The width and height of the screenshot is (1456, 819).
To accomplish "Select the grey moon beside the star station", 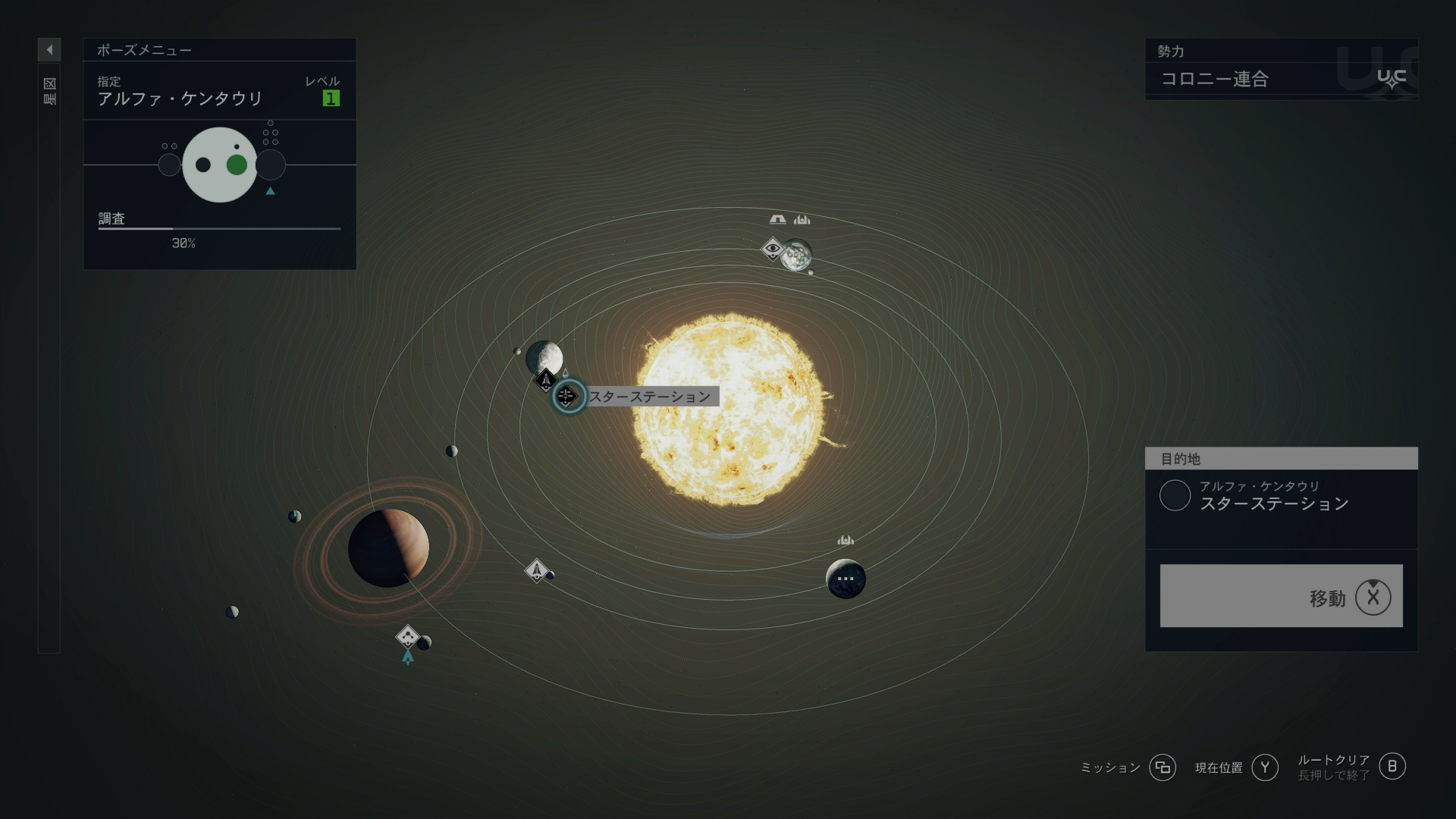I will pos(544,356).
